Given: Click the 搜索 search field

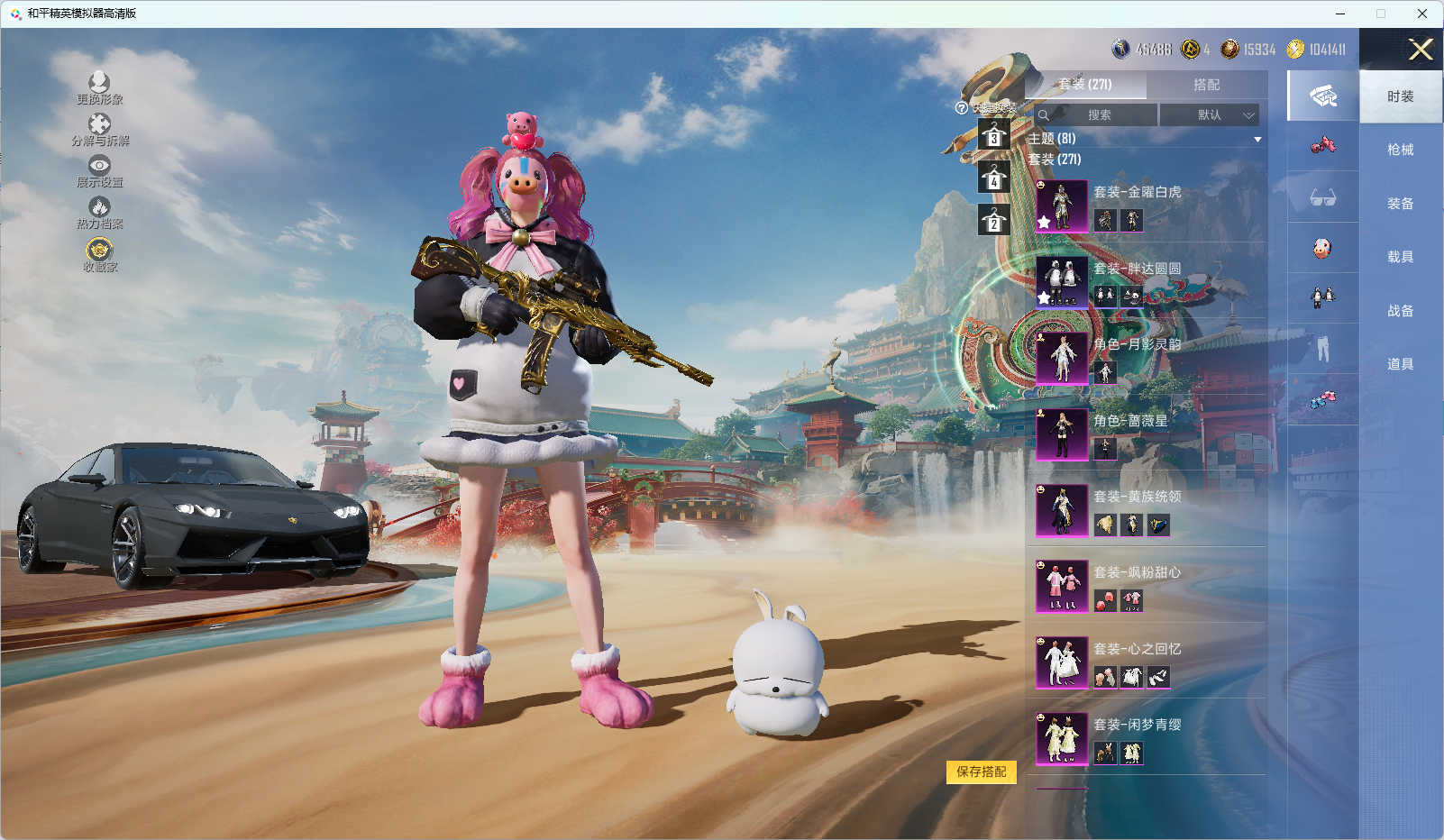Looking at the screenshot, I should [x=1097, y=115].
